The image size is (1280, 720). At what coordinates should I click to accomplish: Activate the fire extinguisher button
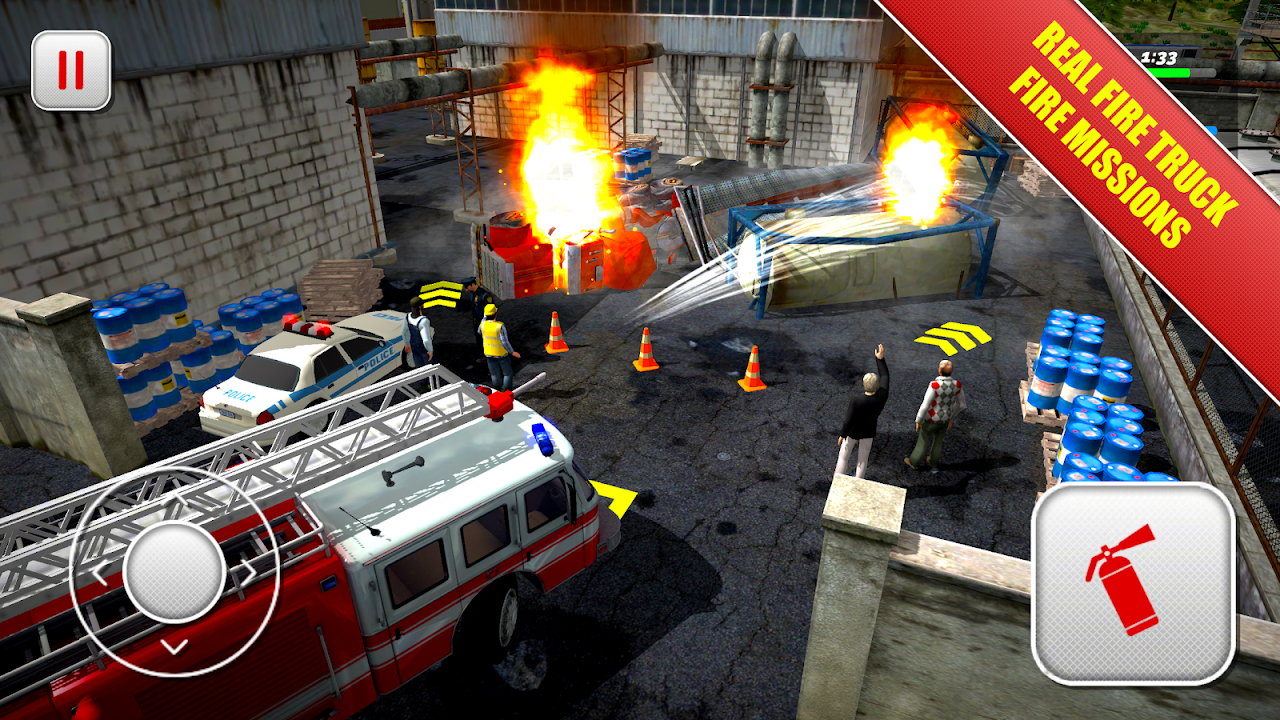[x=1133, y=583]
